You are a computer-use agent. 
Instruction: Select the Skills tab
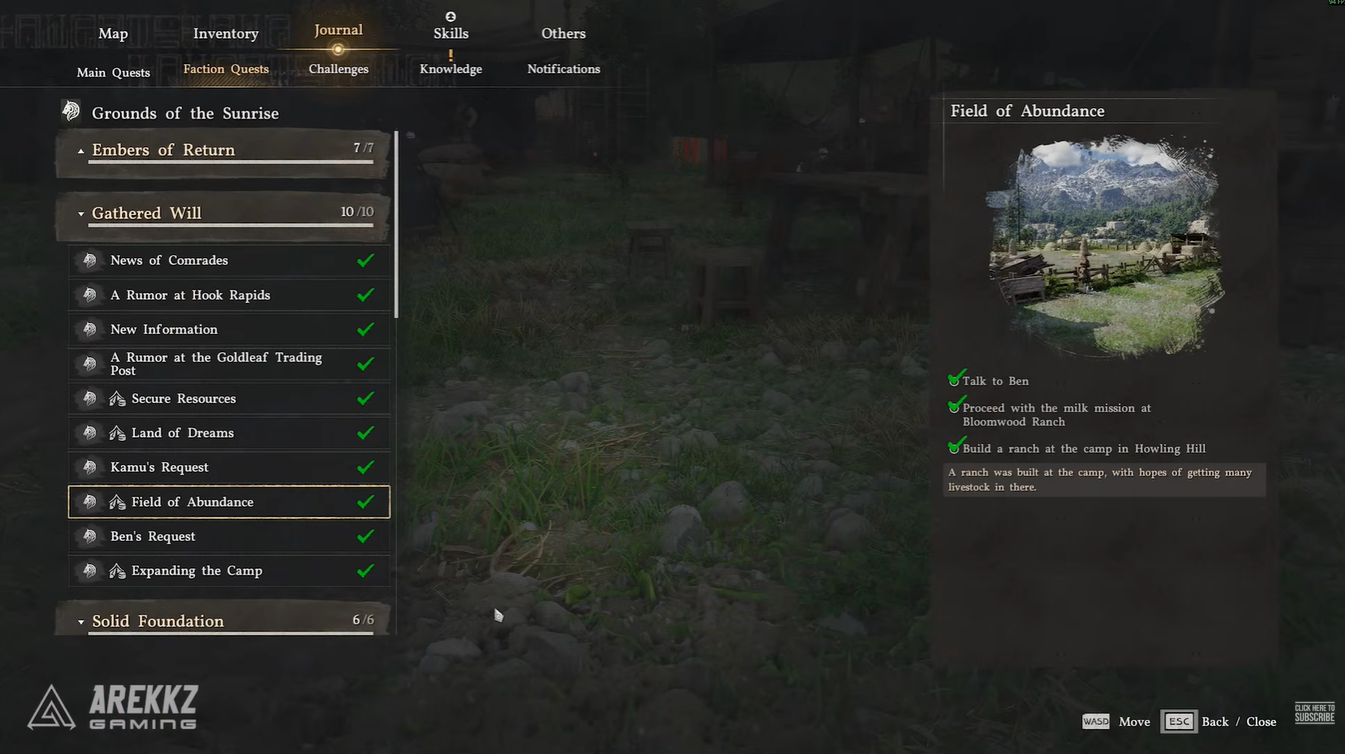pyautogui.click(x=451, y=34)
